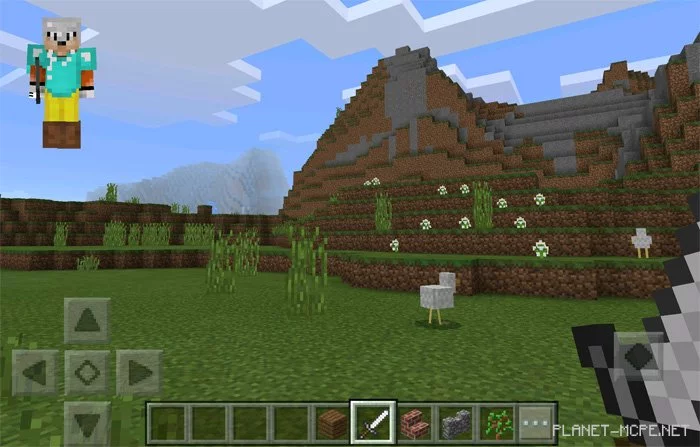Select the iron sword hotbar slot

[x=373, y=421]
